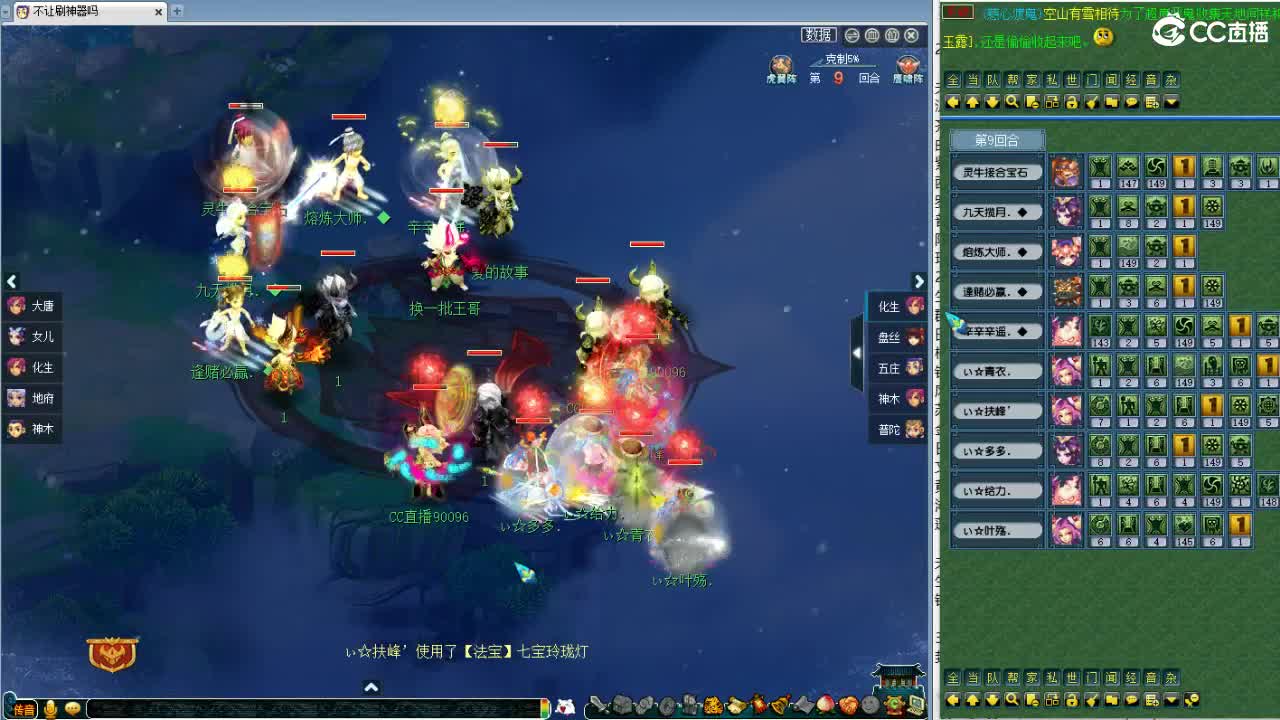Switch to the 世 chat channel tab
The image size is (1280, 720).
pos(1072,80)
